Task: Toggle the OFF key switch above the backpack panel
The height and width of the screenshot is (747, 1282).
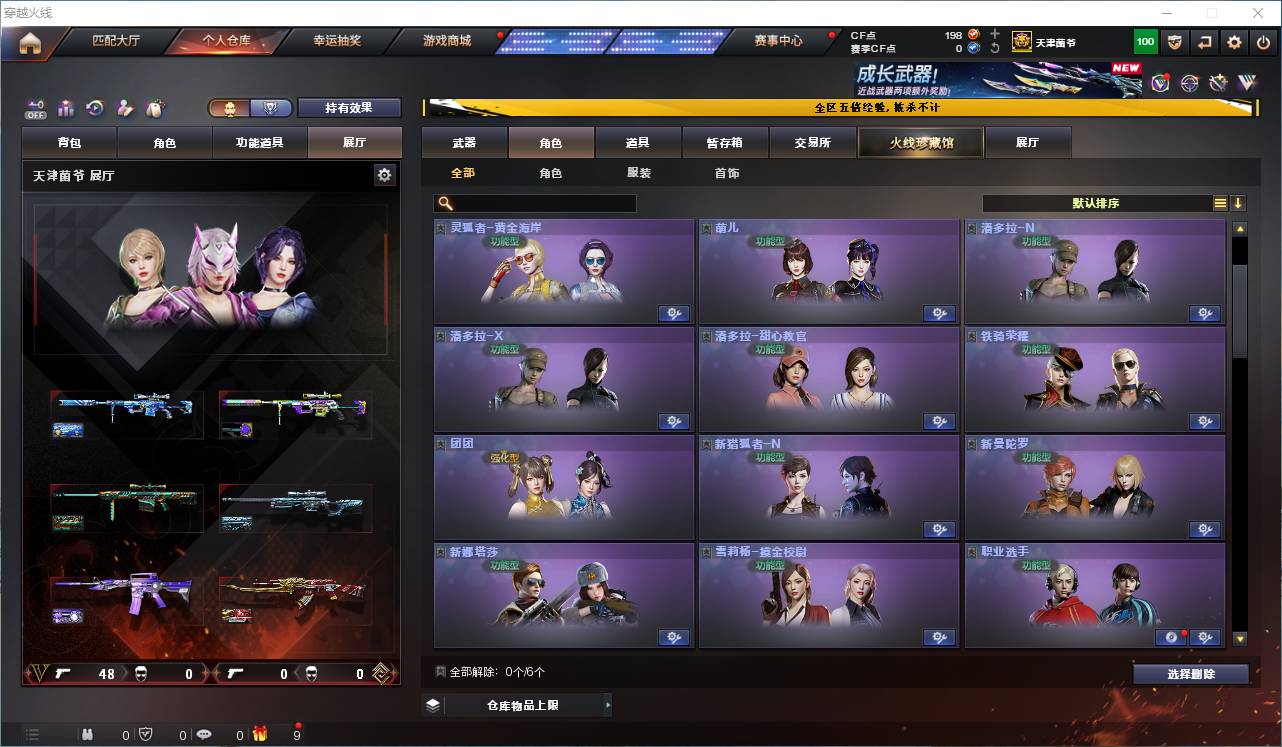Action: click(x=33, y=106)
